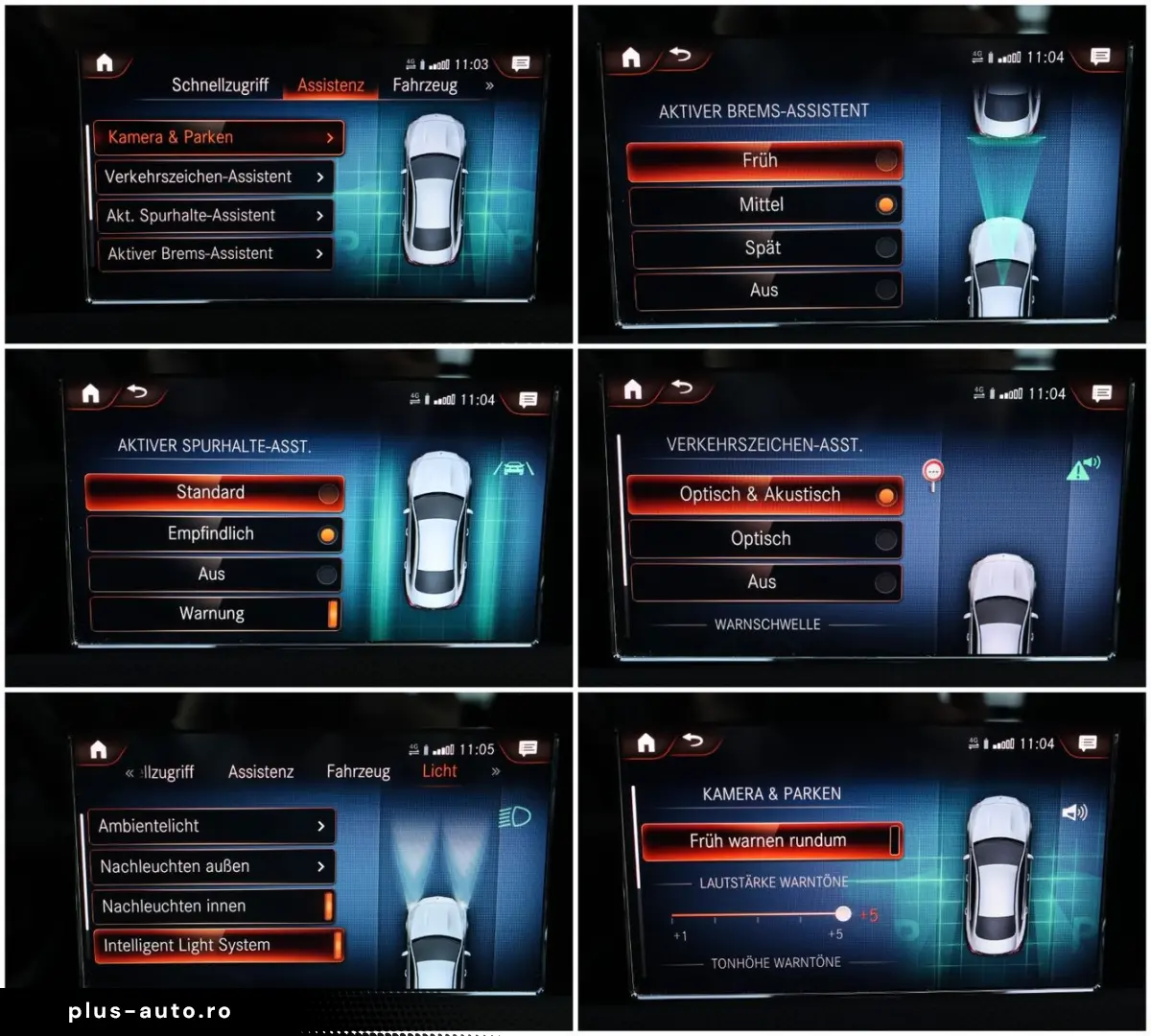Screen dimensions: 1151x1036
Task: Switch to the Schnellzugriff tab
Action: coord(220,85)
